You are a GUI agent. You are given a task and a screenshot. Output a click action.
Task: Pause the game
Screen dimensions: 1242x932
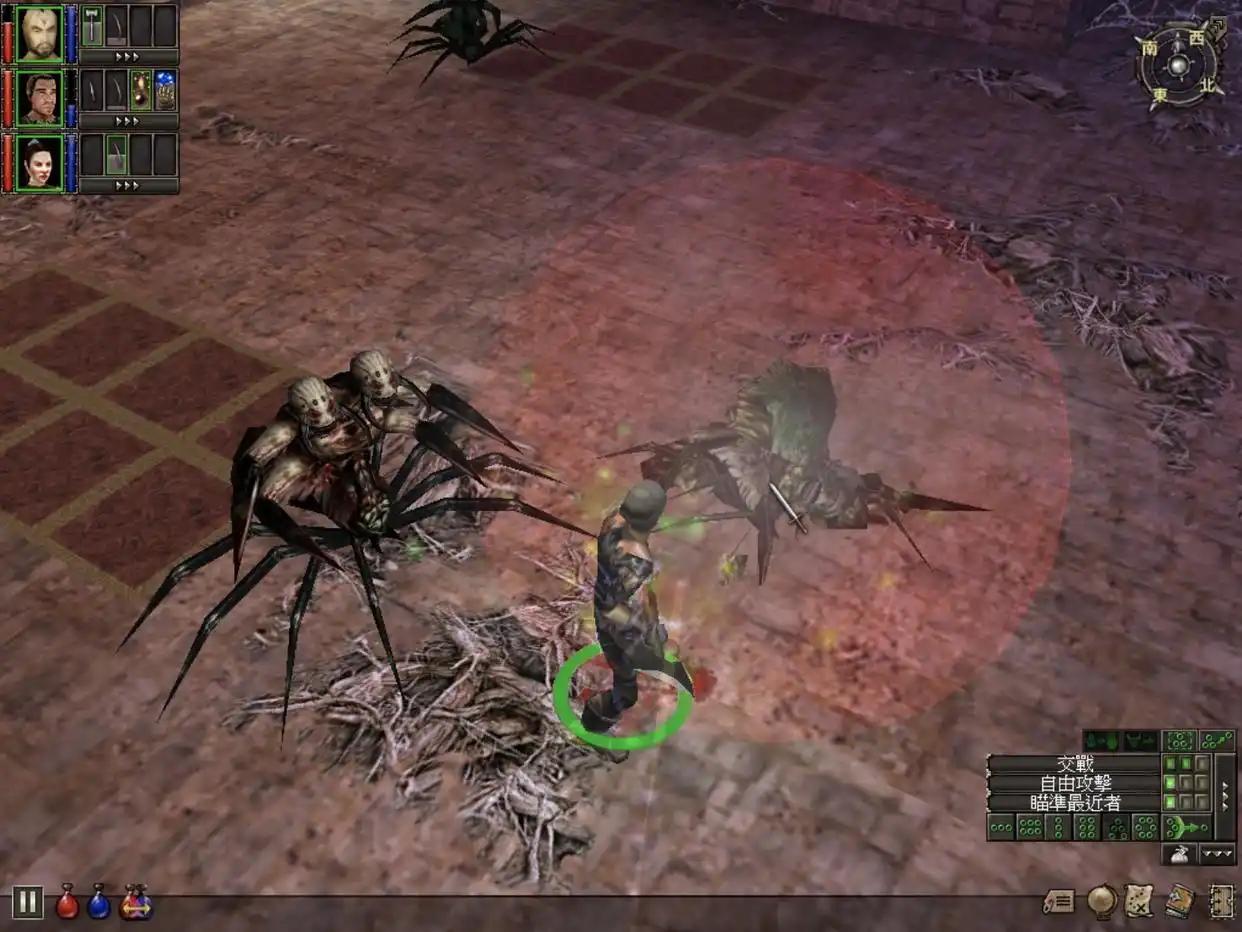(x=27, y=902)
